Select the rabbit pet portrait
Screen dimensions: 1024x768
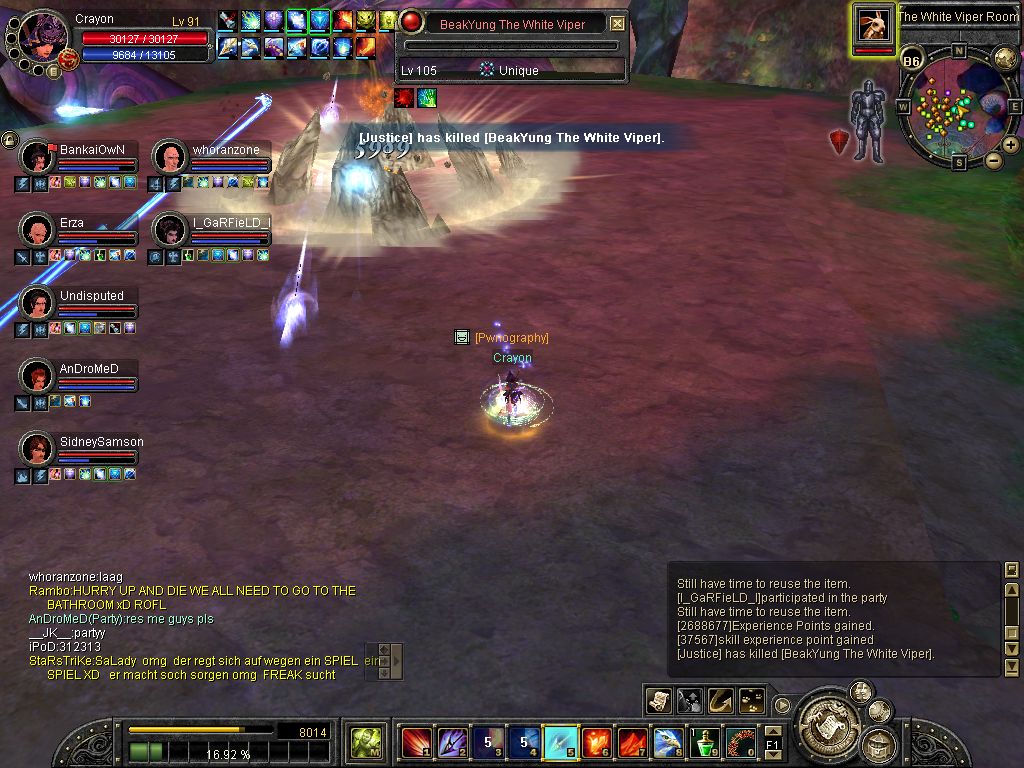(x=873, y=25)
